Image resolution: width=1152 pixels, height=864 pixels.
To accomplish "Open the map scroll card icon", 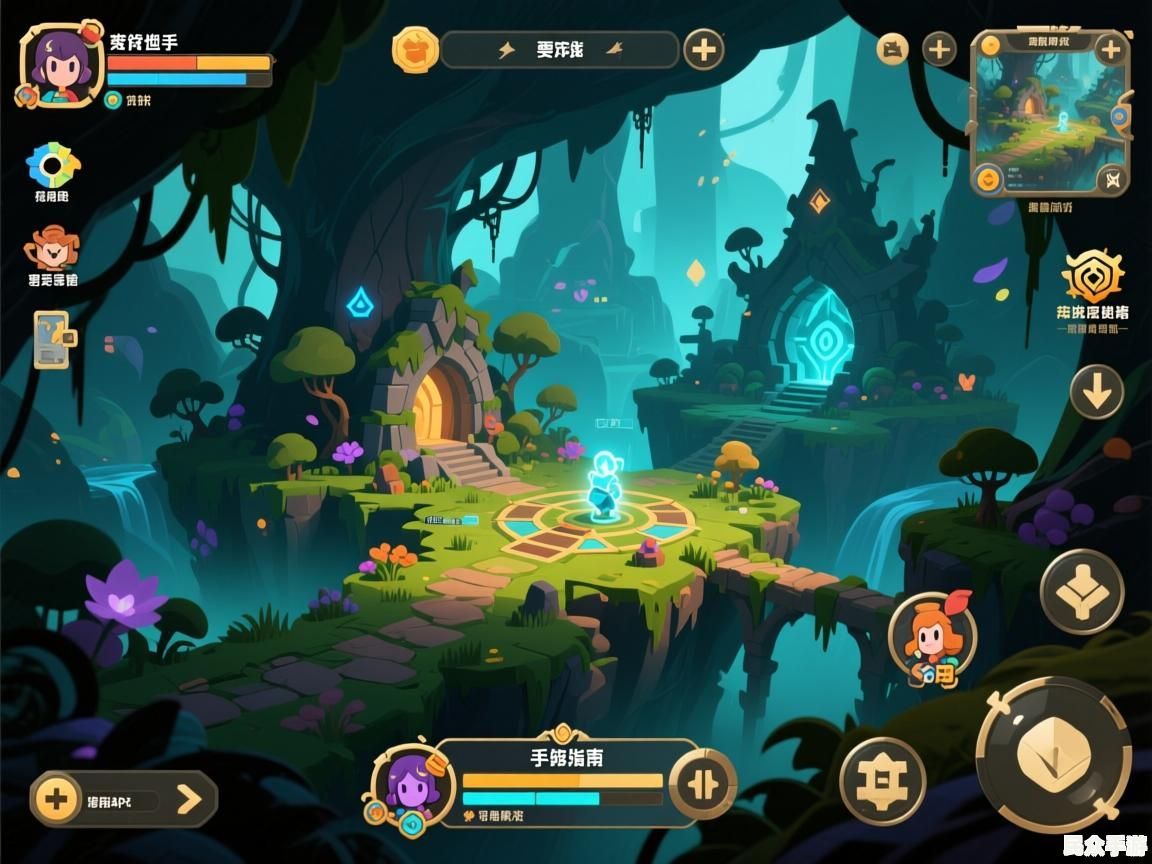I will 52,339.
